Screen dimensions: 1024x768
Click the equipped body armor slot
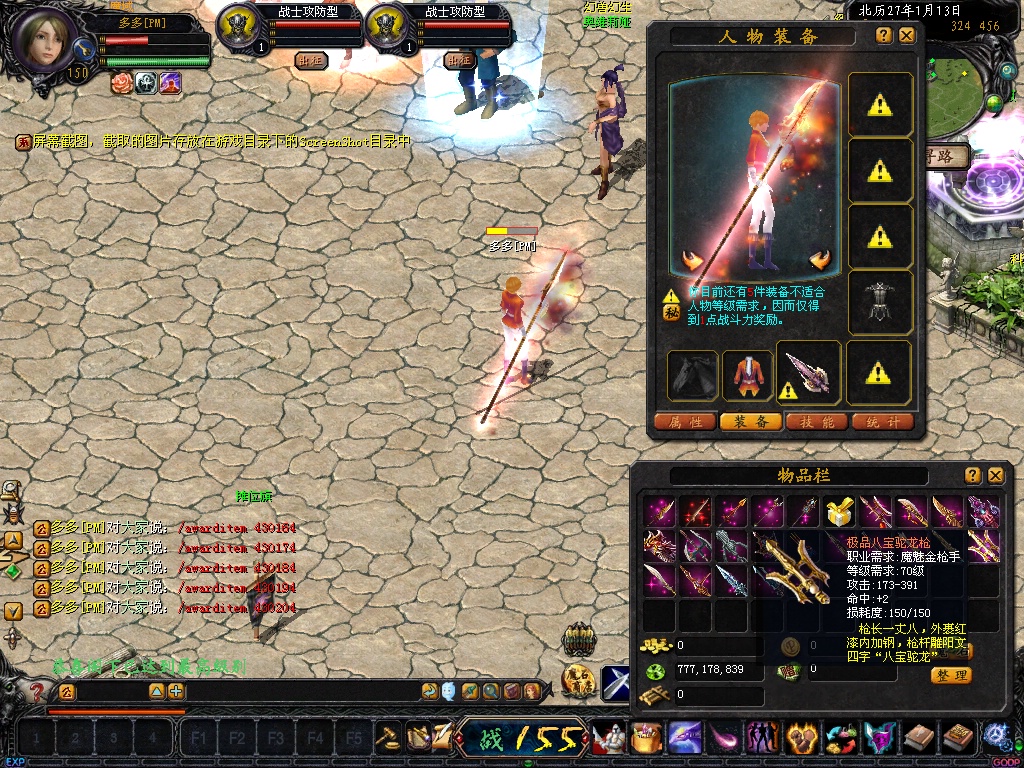(x=880, y=302)
